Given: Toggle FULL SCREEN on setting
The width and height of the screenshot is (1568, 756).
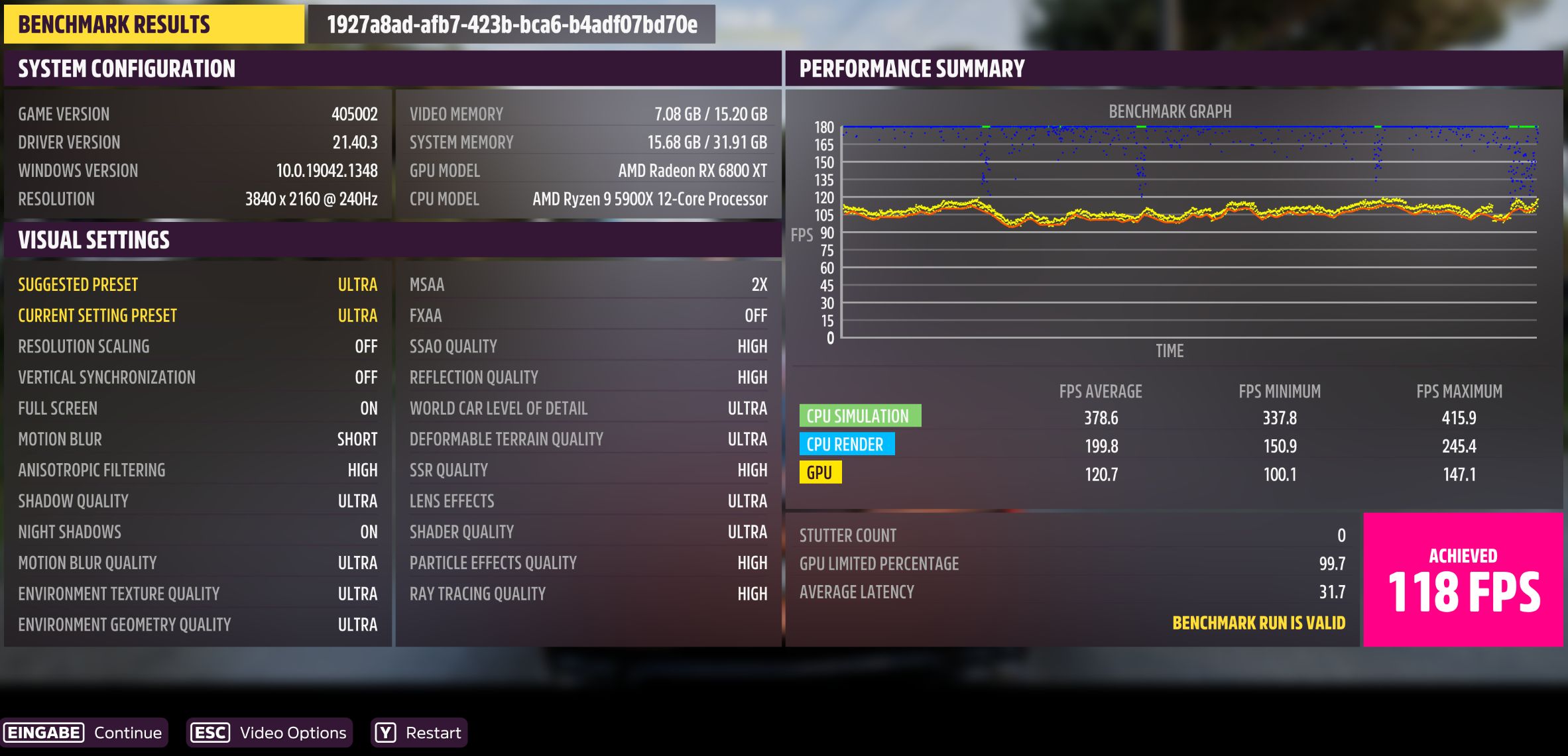Looking at the screenshot, I should 197,408.
